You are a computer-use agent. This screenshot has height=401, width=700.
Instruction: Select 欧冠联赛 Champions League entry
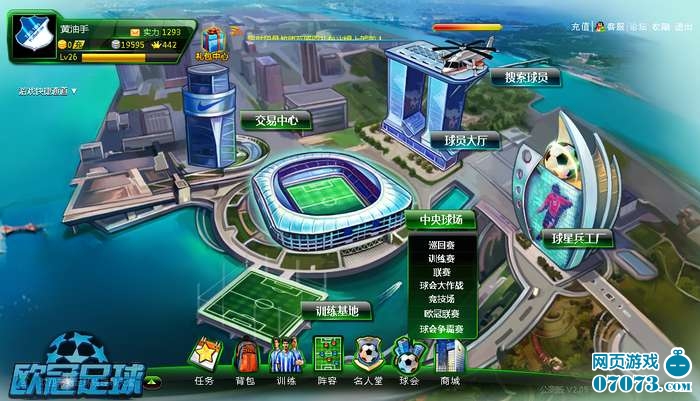click(x=441, y=314)
